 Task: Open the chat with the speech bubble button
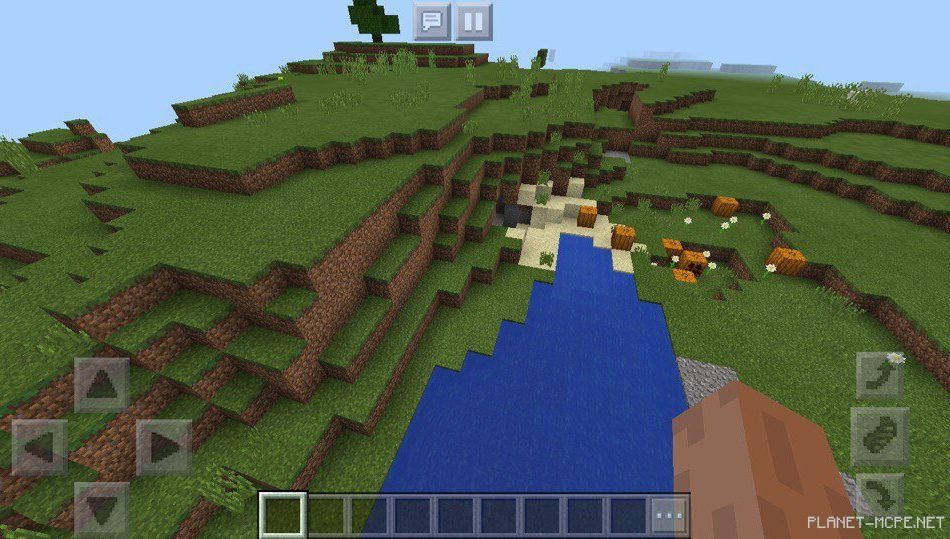pos(432,20)
